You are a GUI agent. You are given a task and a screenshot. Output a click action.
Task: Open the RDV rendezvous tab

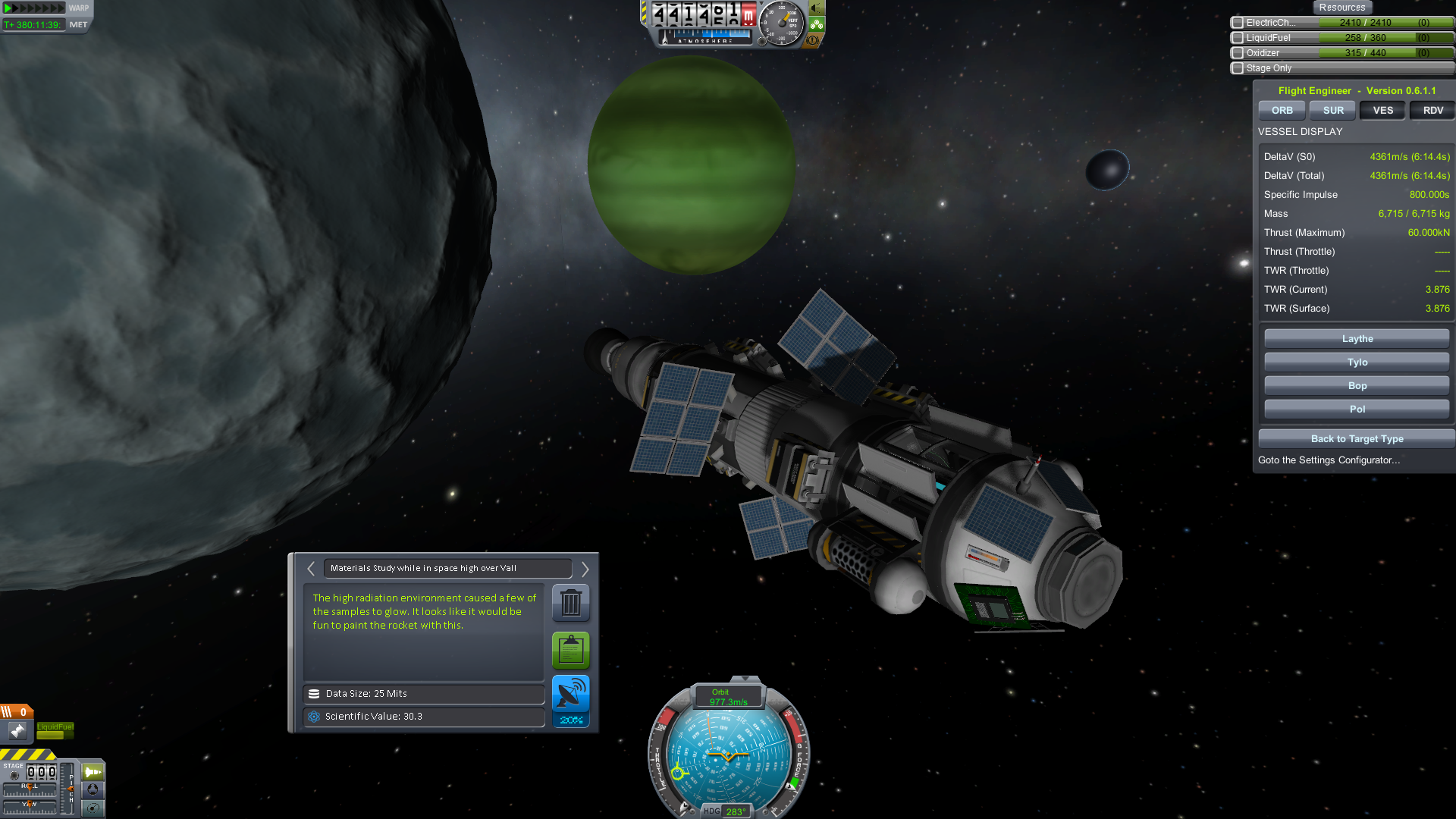[x=1432, y=111]
